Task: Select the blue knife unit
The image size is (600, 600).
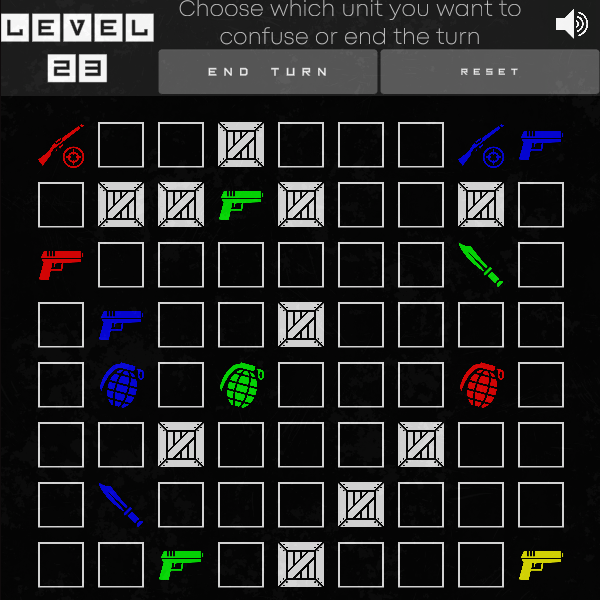Action: point(121,505)
